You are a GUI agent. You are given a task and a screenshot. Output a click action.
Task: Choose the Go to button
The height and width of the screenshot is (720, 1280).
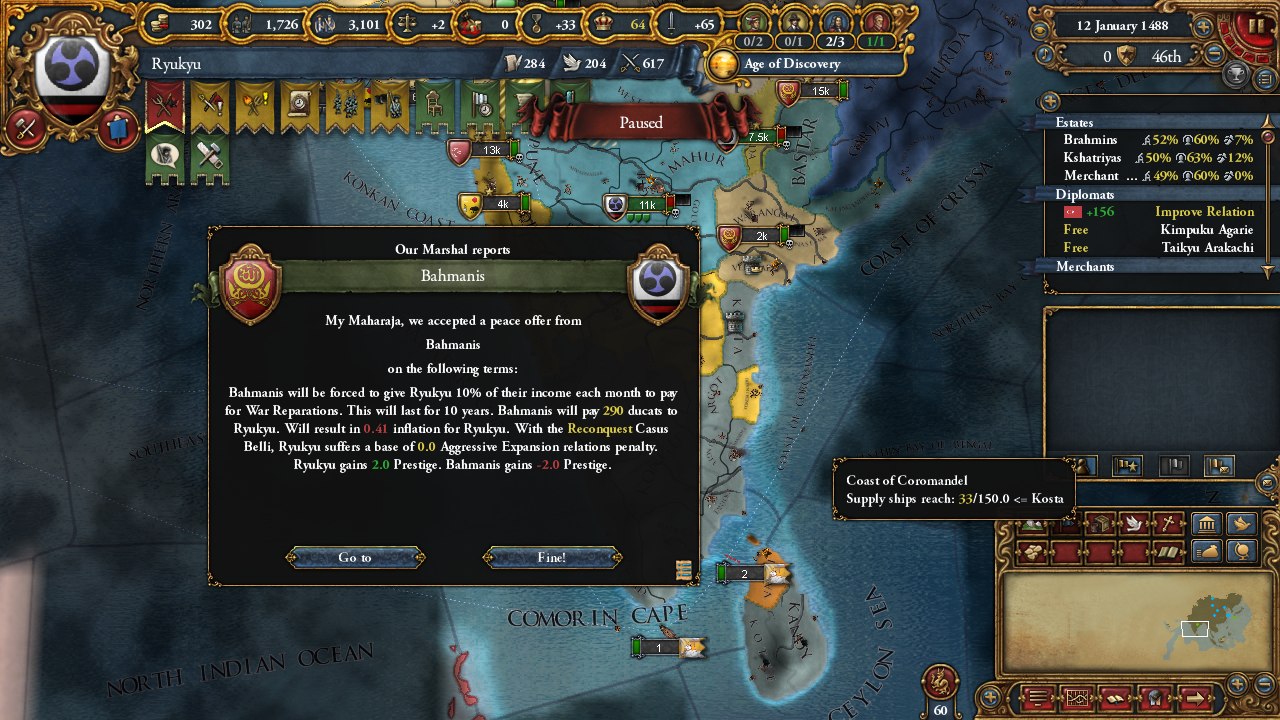[x=355, y=558]
